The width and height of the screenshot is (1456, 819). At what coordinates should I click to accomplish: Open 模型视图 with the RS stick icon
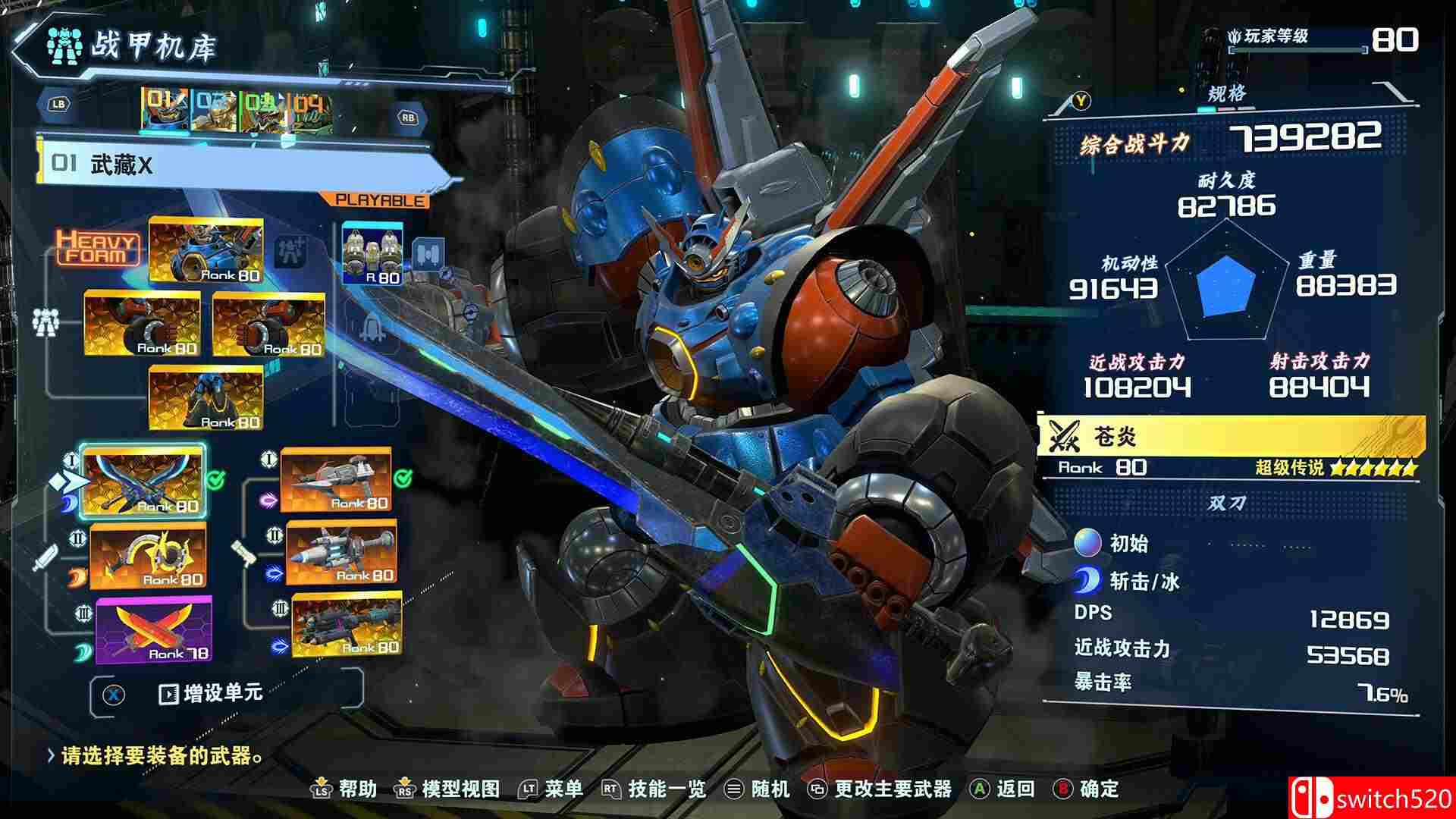coord(403,789)
